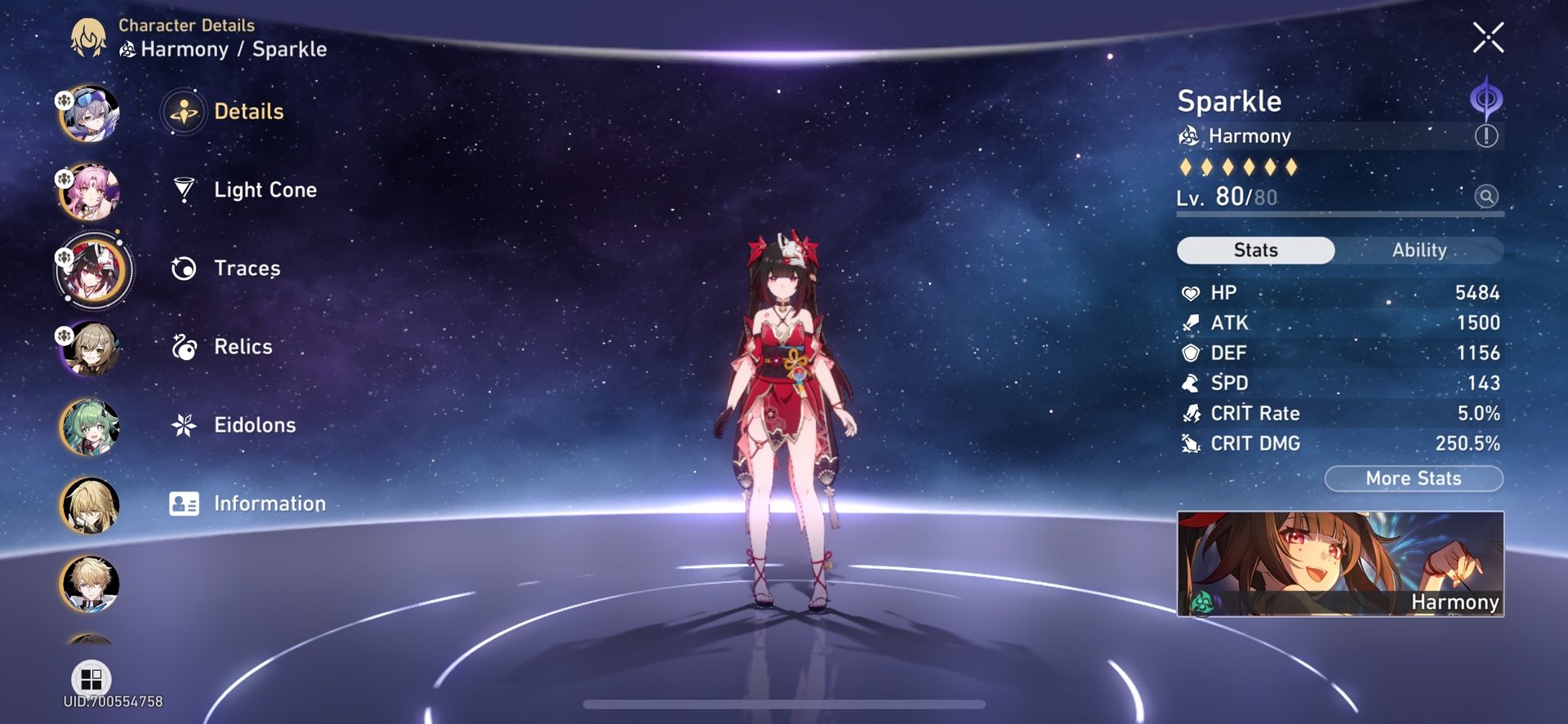Switch to the Stats tab
This screenshot has width=1568, height=724.
pos(1254,251)
